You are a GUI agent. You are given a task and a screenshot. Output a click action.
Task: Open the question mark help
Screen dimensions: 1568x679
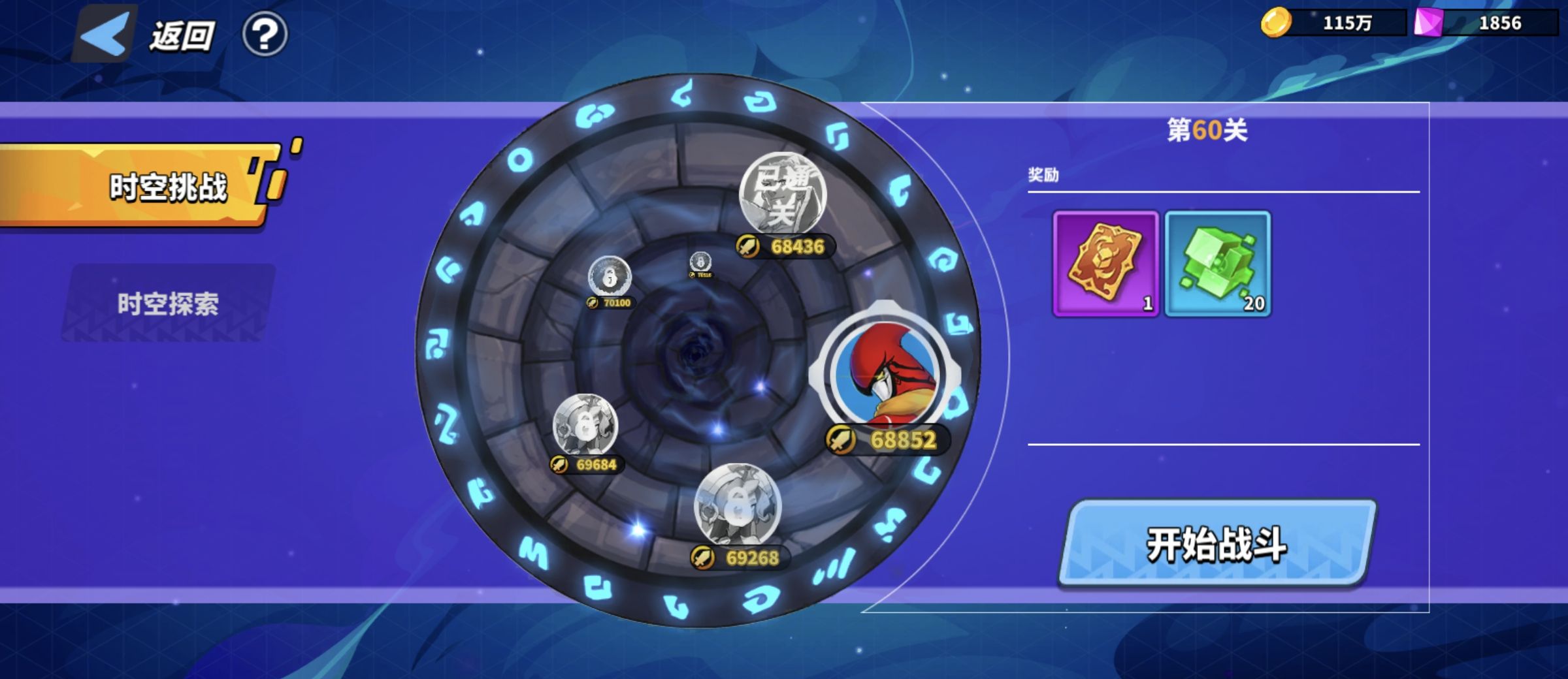pyautogui.click(x=265, y=35)
